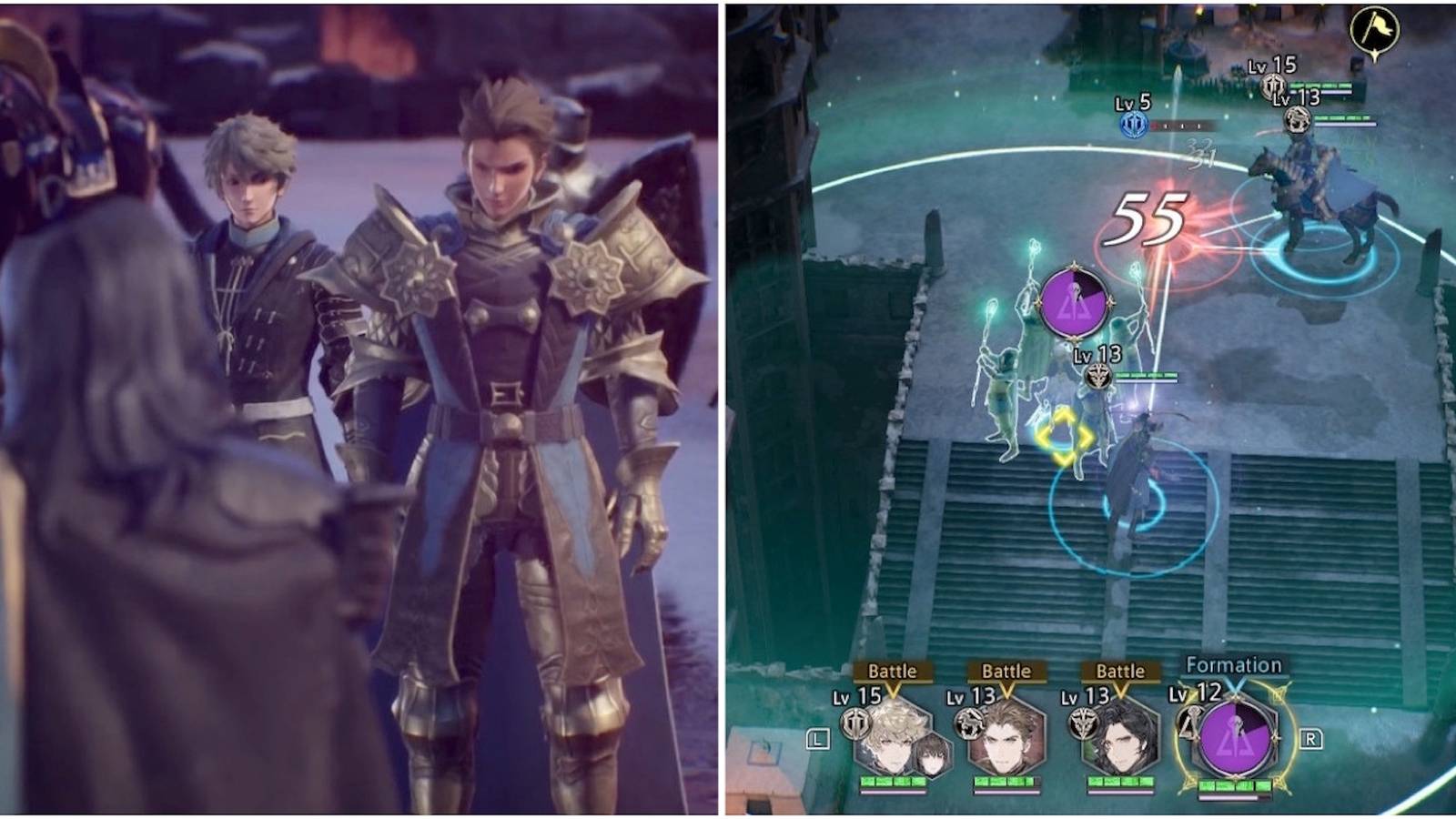Image resolution: width=1456 pixels, height=819 pixels.
Task: Expand the Formation chevron above the Lv 12 unit
Action: pos(1236,692)
